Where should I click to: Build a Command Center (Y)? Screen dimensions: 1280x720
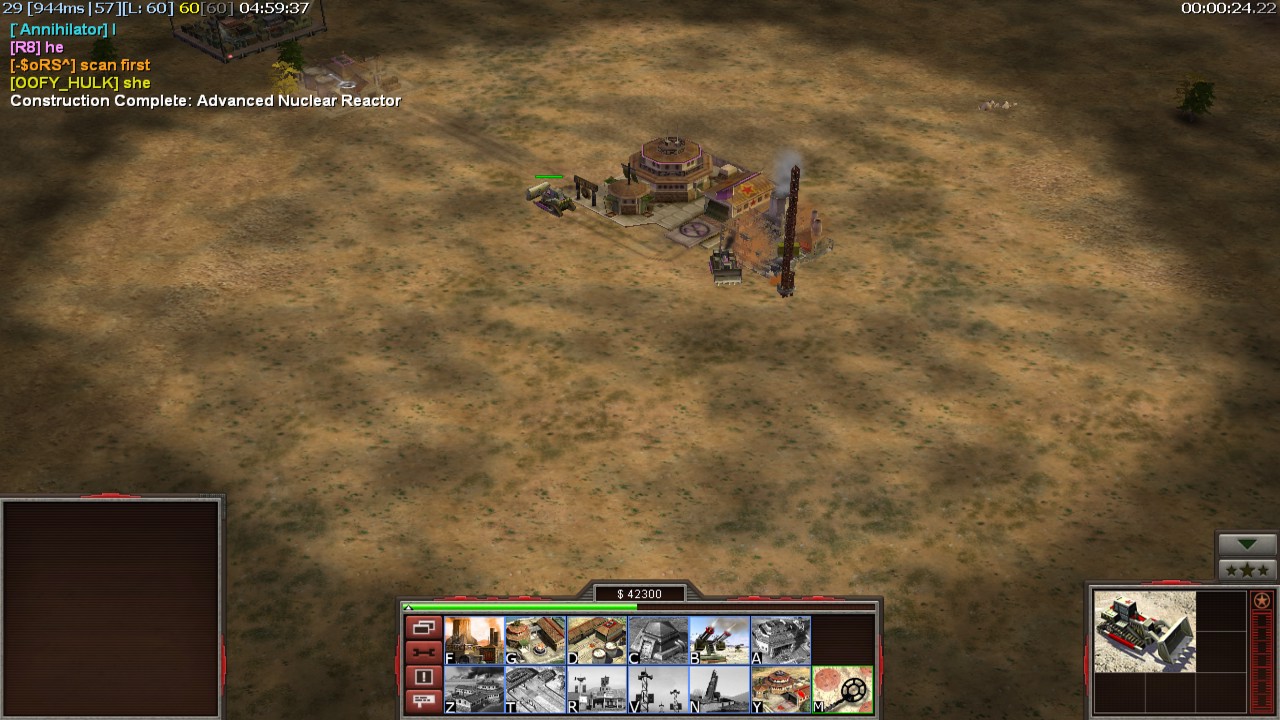pyautogui.click(x=781, y=689)
